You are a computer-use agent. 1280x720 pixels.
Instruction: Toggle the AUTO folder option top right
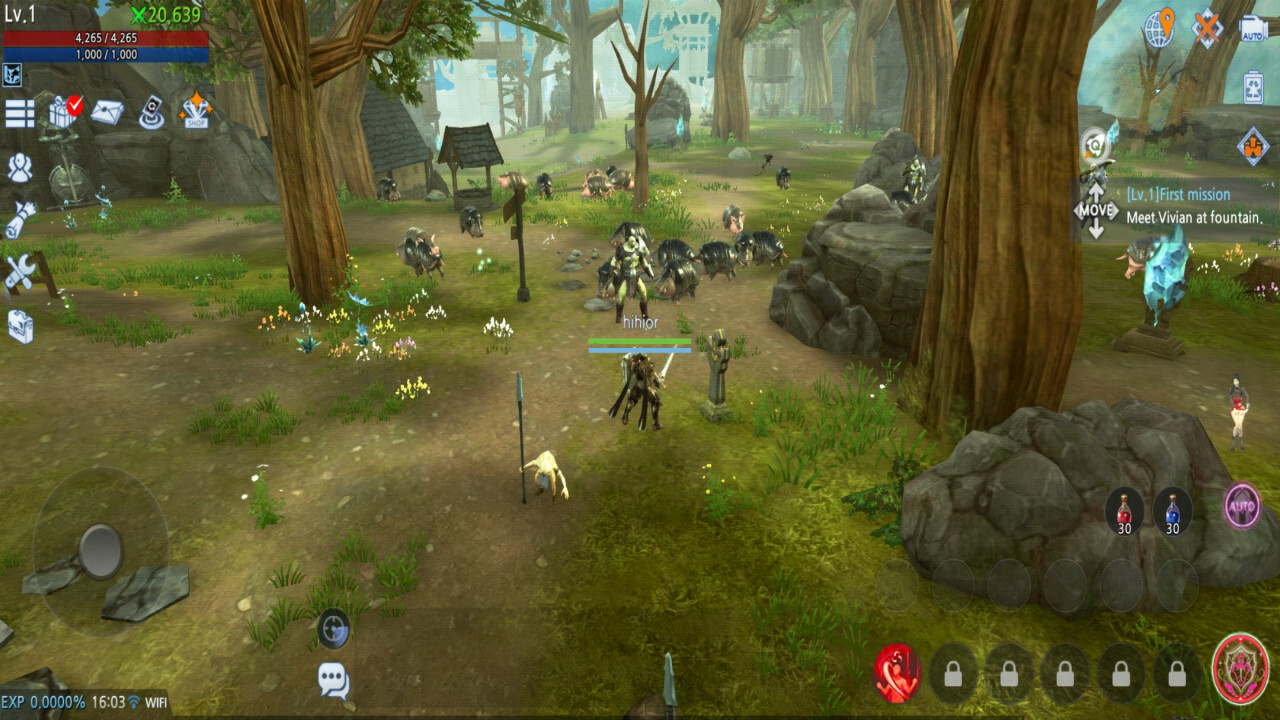1252,27
